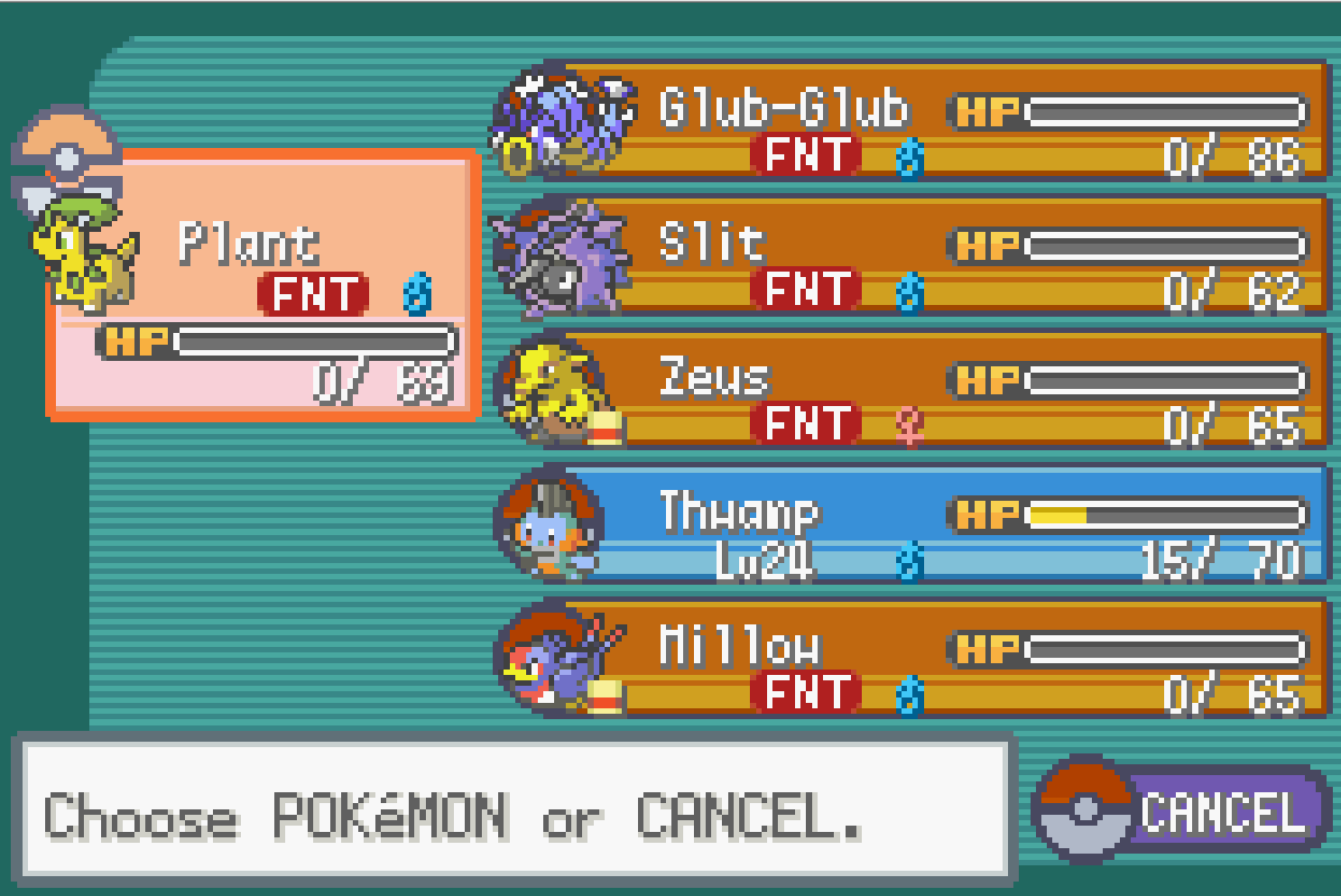Viewport: 1341px width, 896px height.
Task: Click Plant's empty HP bar
Action: [x=316, y=343]
